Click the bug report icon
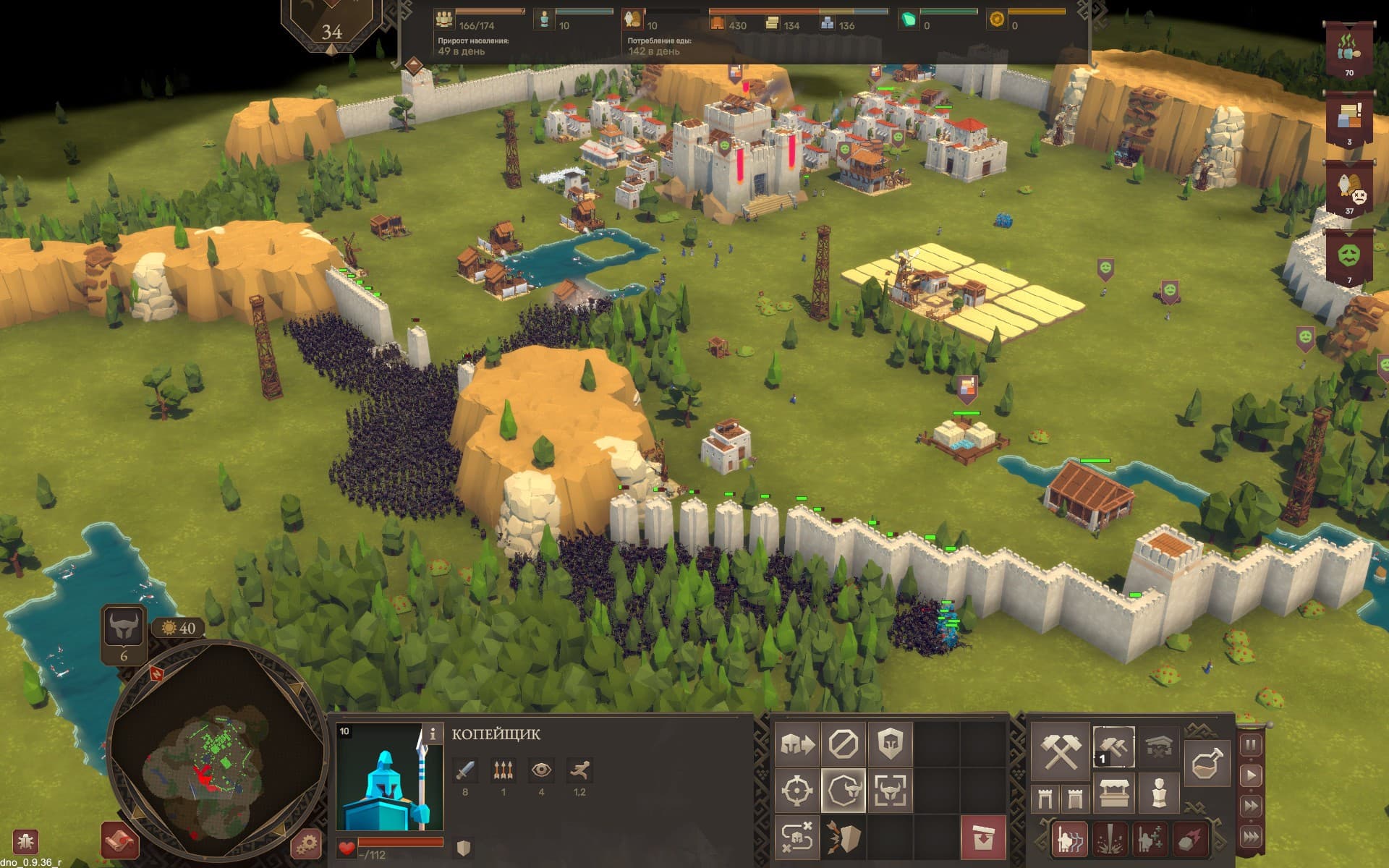The width and height of the screenshot is (1389, 868). click(x=25, y=842)
